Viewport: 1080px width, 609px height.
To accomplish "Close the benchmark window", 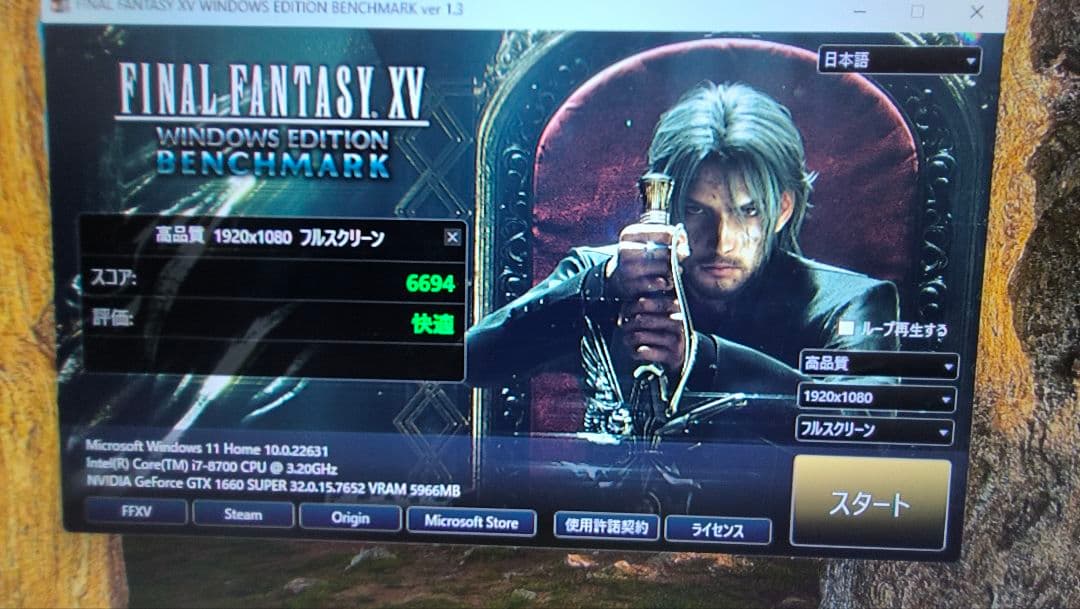I will [x=978, y=11].
